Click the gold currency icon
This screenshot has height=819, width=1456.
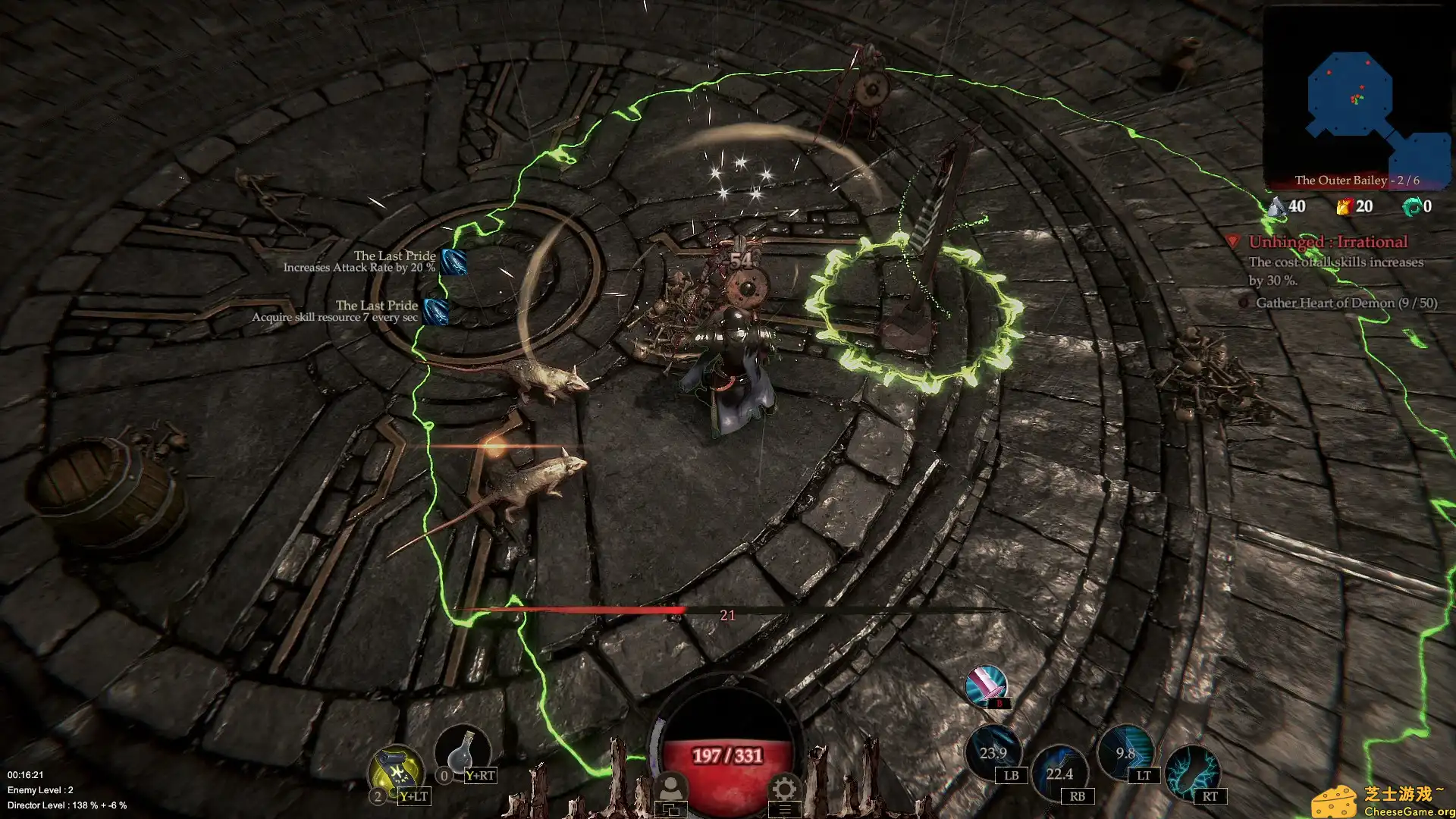tap(1345, 206)
